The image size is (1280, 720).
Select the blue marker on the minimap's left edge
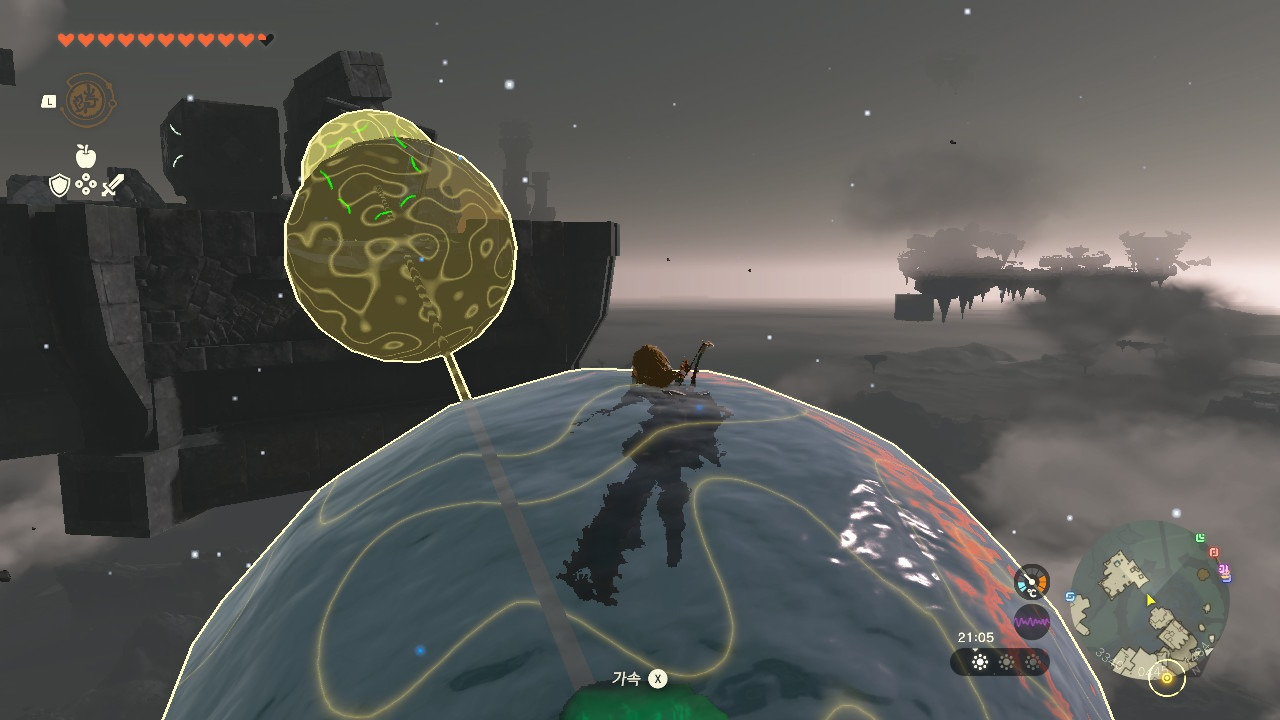[1071, 597]
